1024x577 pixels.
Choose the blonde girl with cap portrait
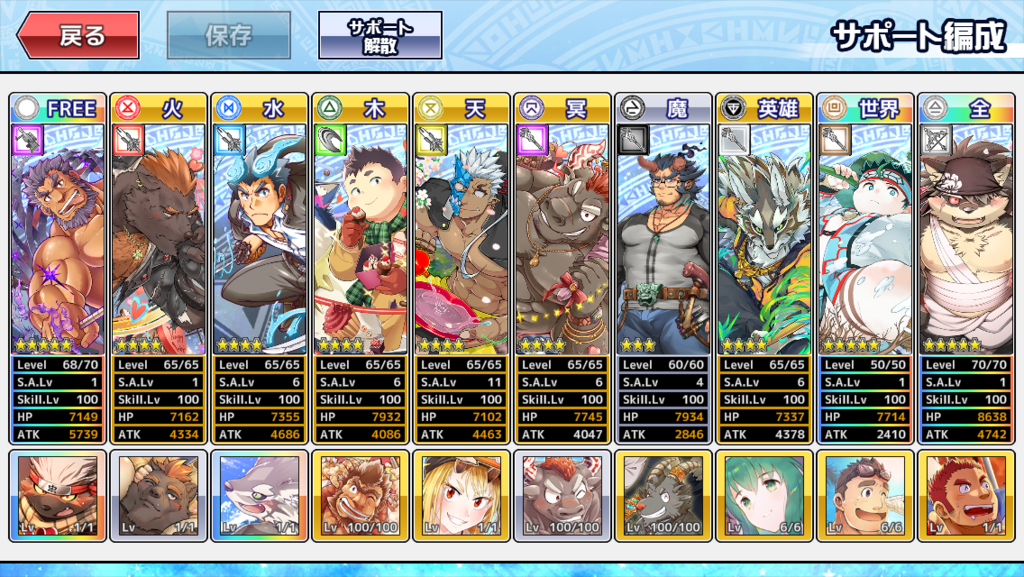pyautogui.click(x=462, y=496)
